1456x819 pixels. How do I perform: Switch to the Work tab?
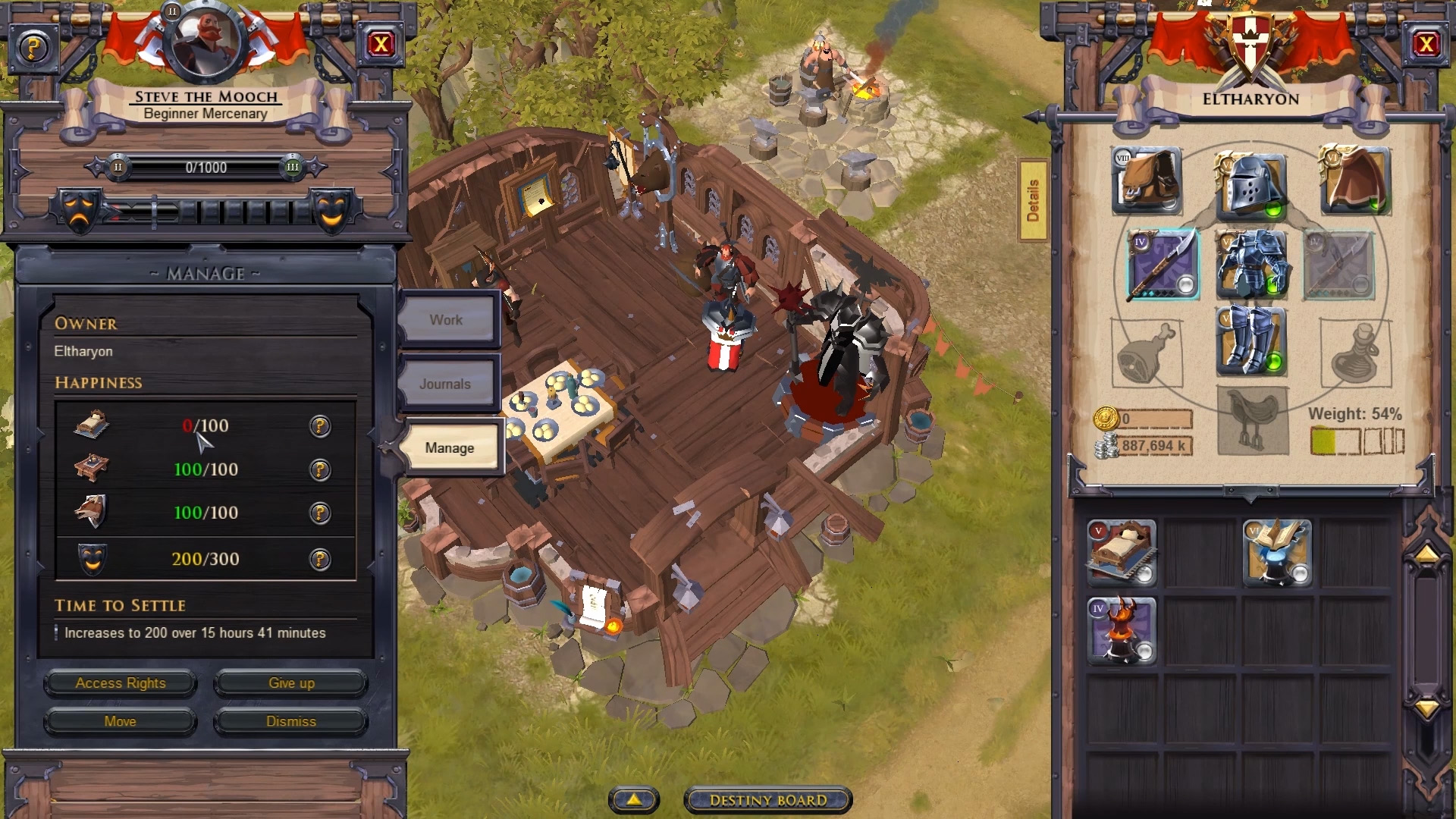[447, 319]
